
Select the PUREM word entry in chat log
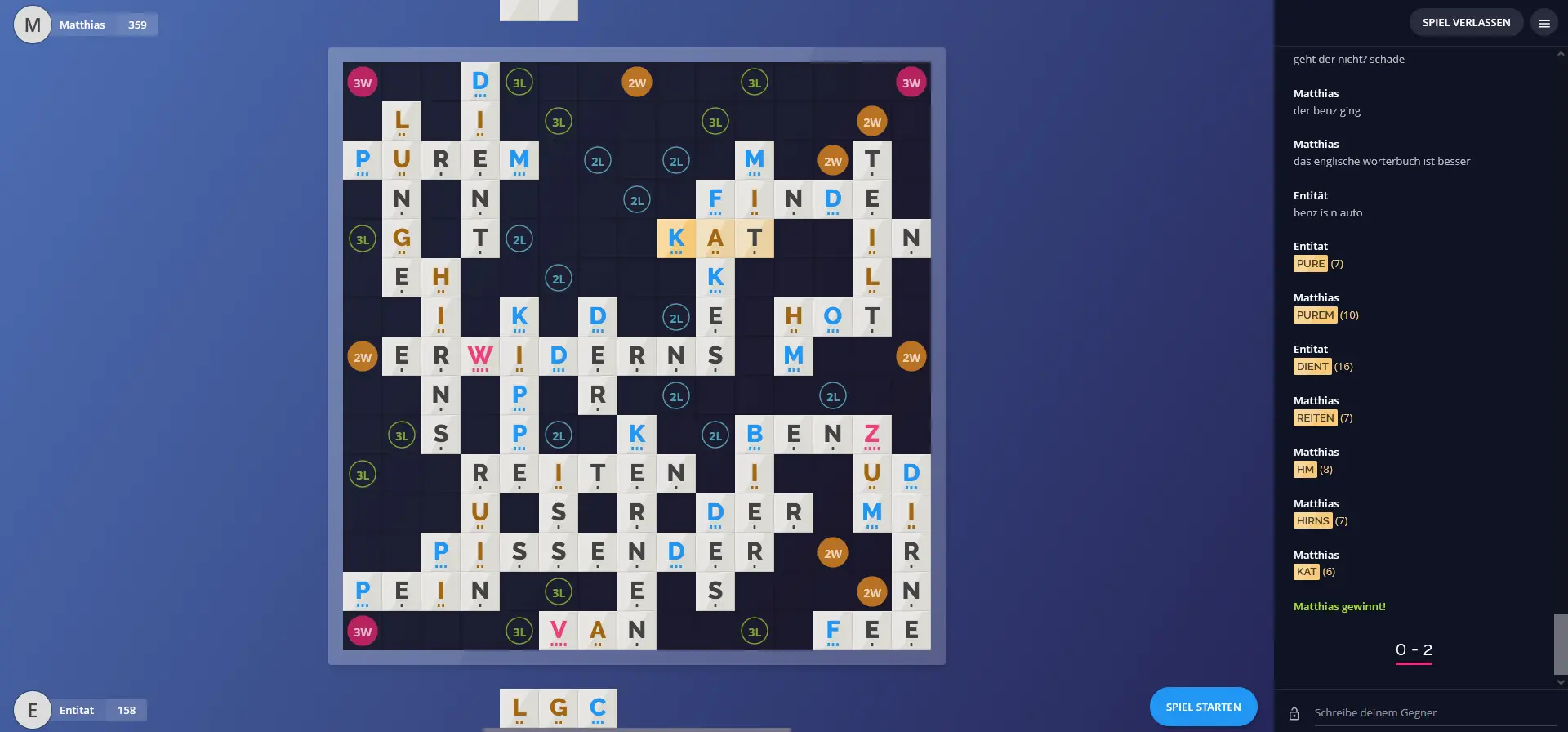1315,315
